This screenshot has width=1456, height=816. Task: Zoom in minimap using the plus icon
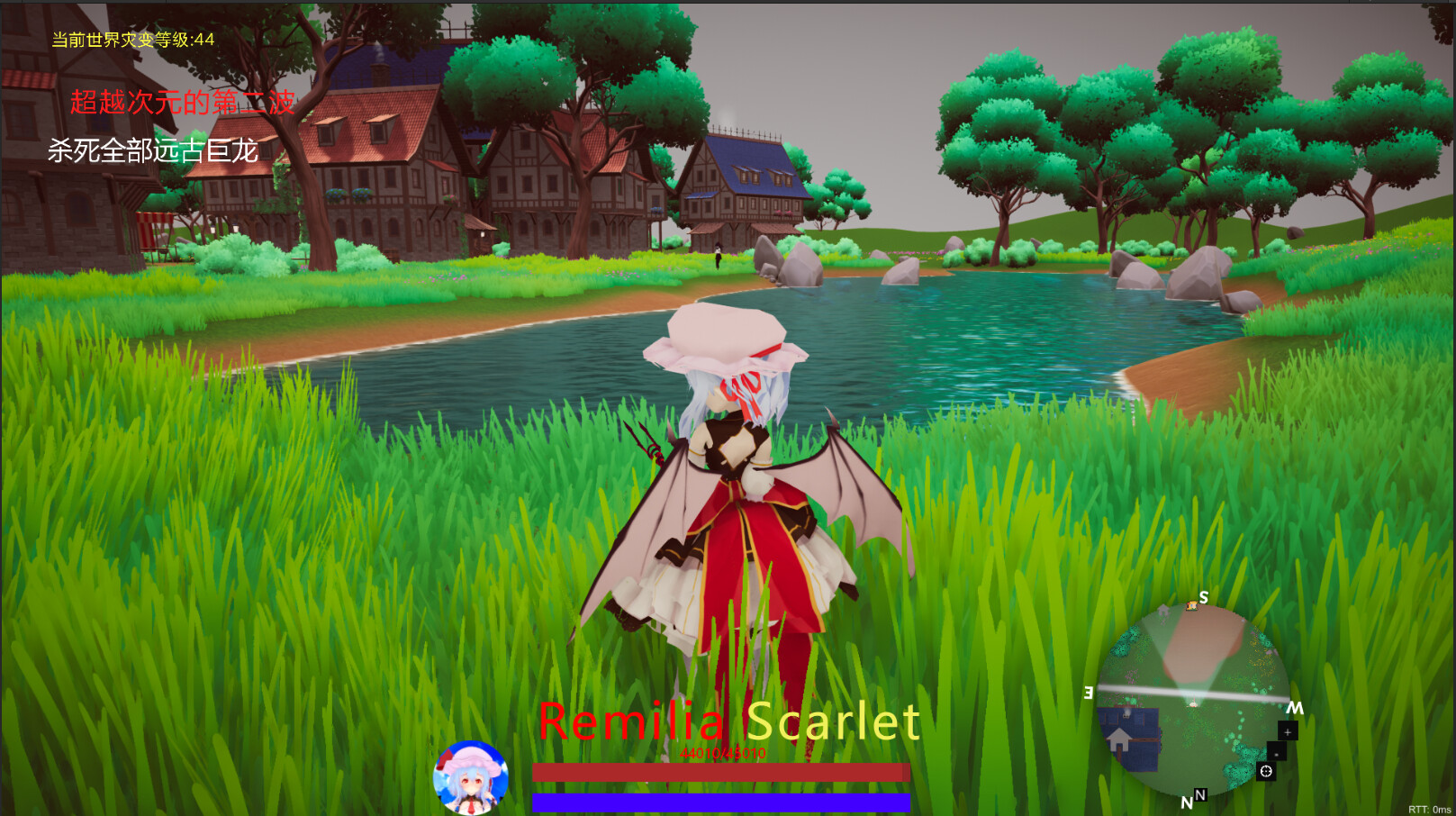click(1288, 732)
